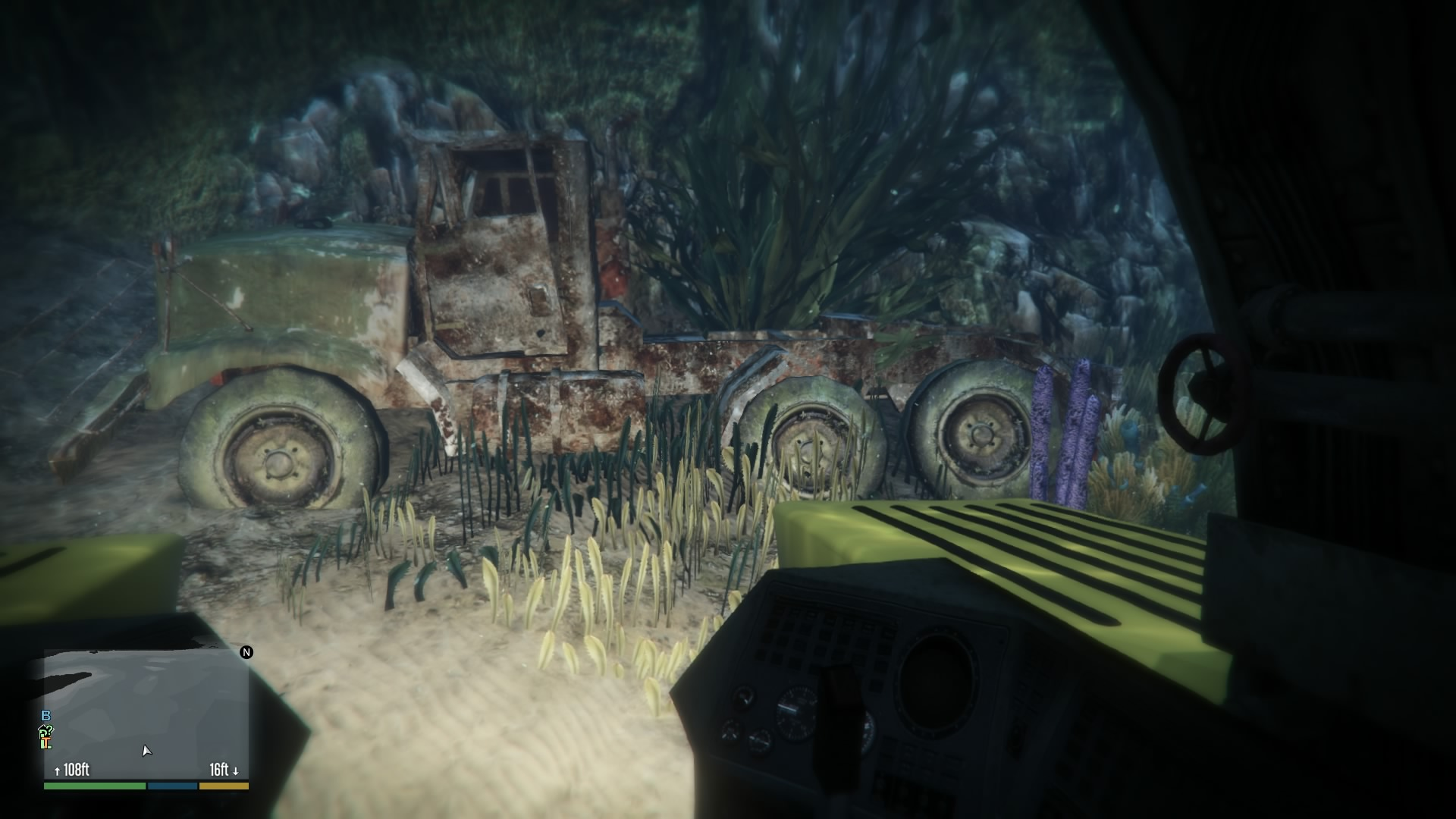Select the blue B blip on minimap
This screenshot has height=819, width=1456.
[46, 716]
